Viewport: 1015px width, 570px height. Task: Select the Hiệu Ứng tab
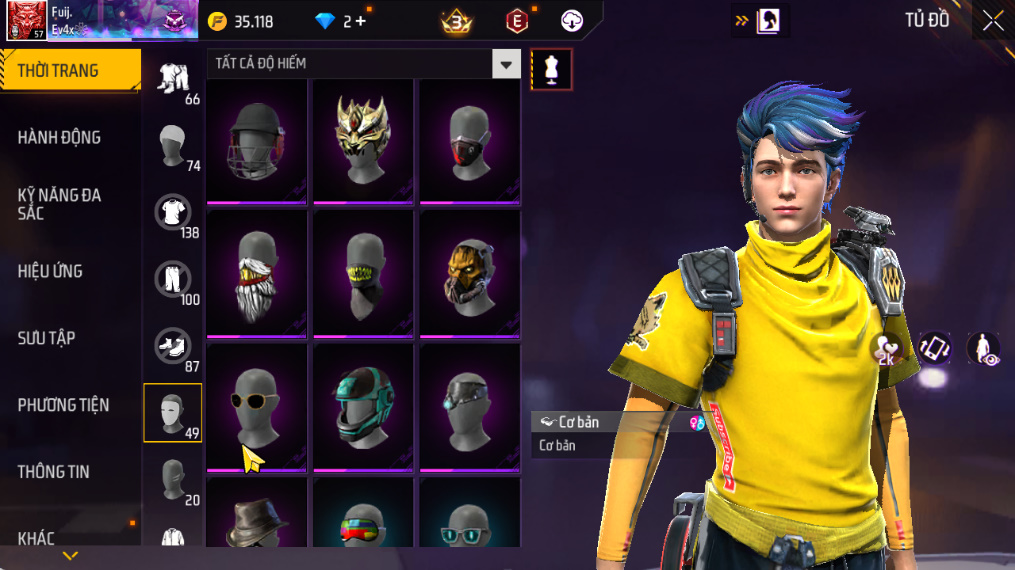50,271
